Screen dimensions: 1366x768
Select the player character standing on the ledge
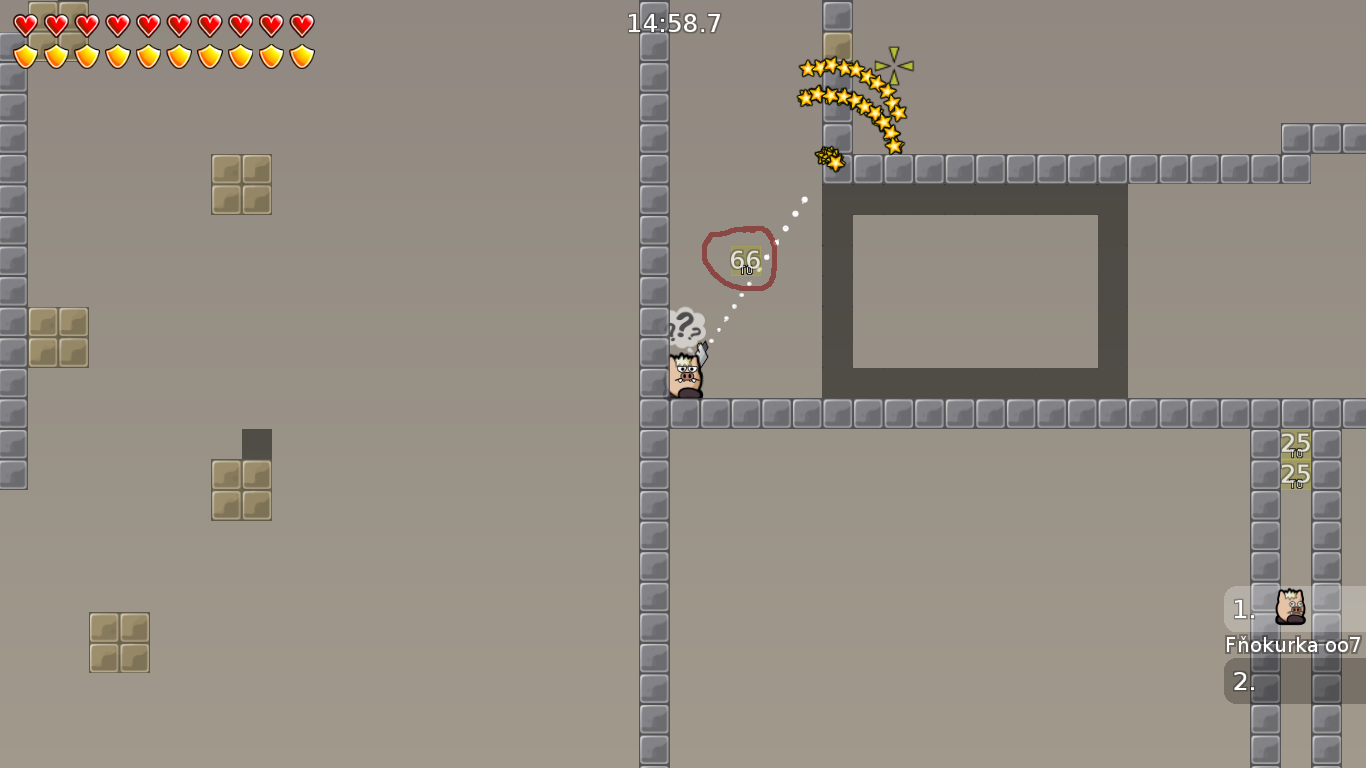pos(684,375)
